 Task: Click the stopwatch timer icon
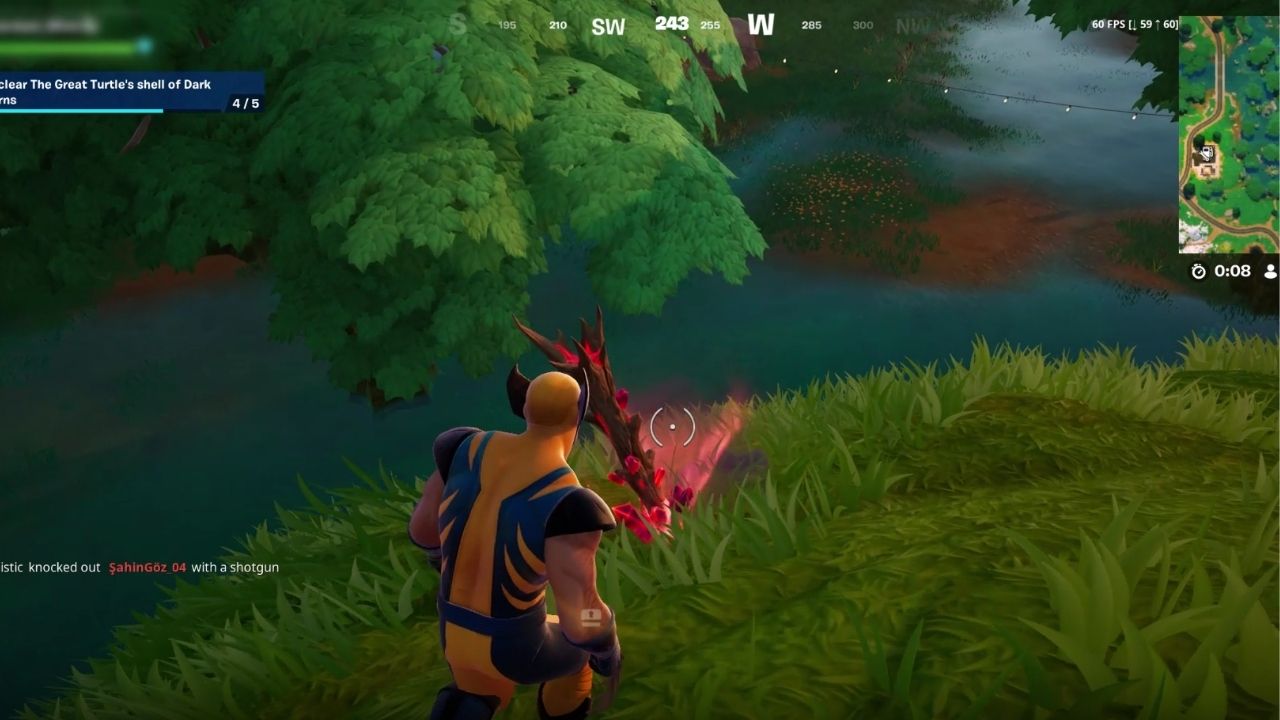(x=1196, y=270)
